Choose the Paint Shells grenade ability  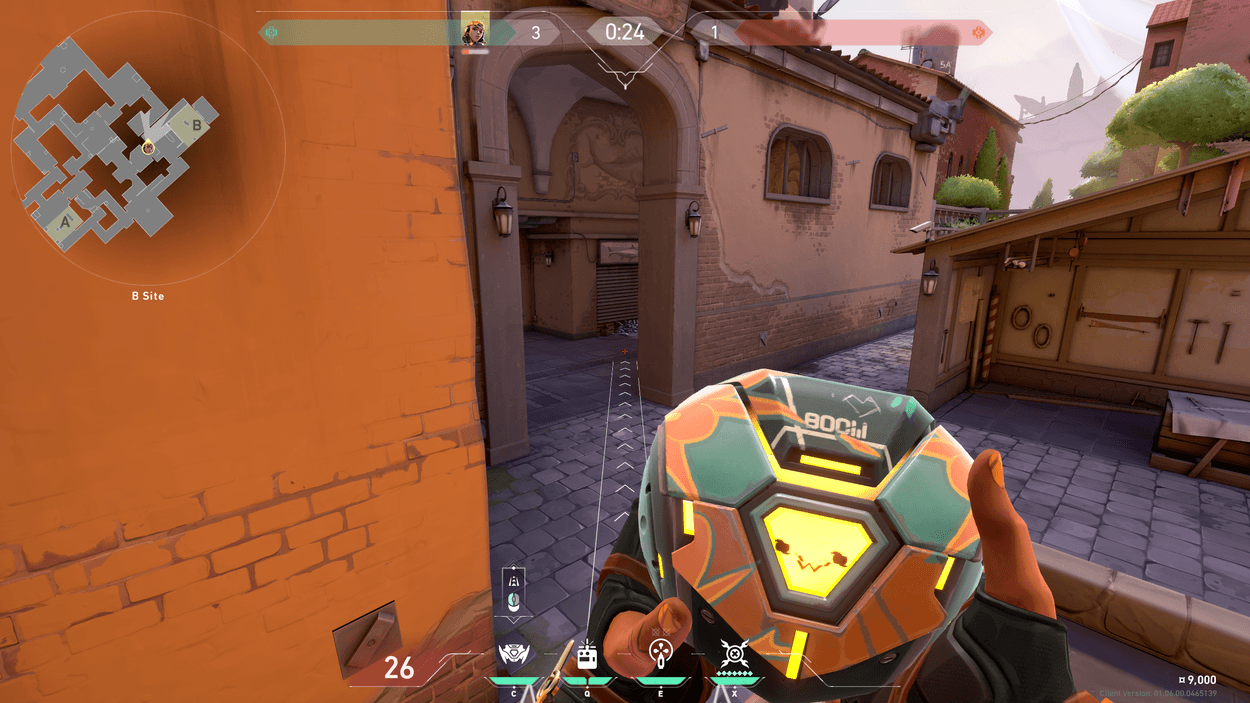pyautogui.click(x=661, y=656)
